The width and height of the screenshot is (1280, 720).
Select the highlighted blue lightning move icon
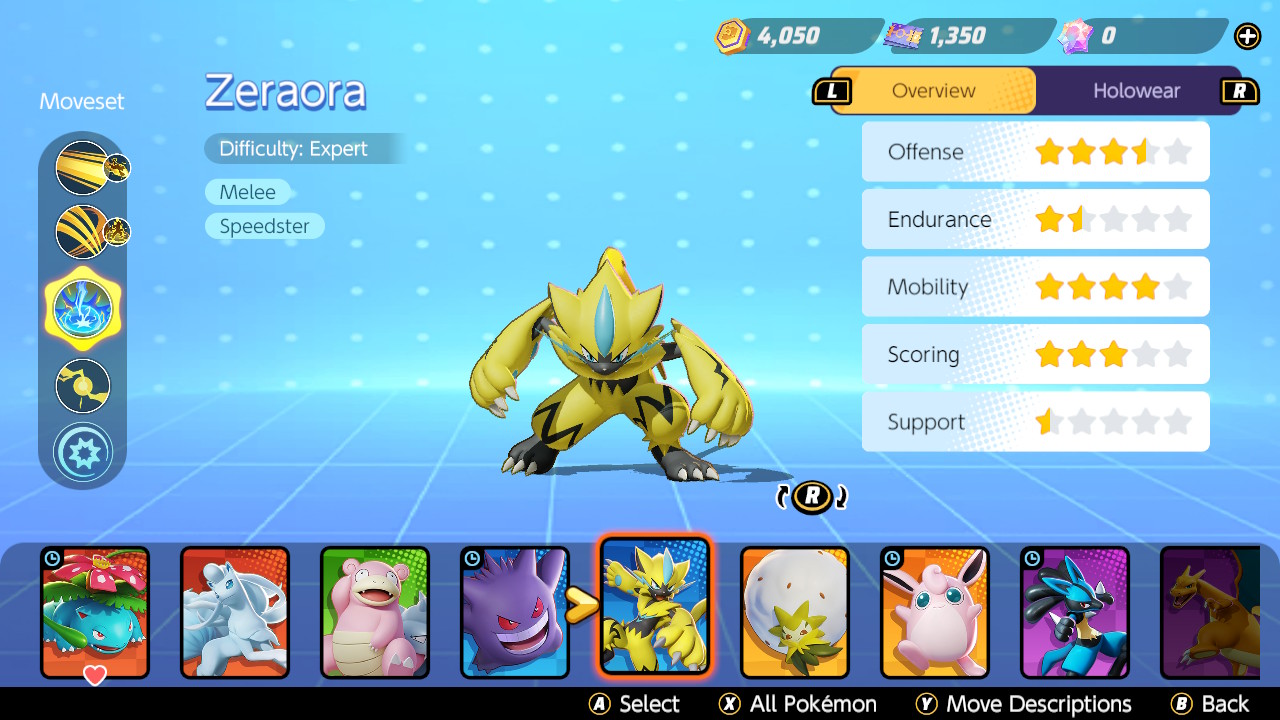coord(83,308)
